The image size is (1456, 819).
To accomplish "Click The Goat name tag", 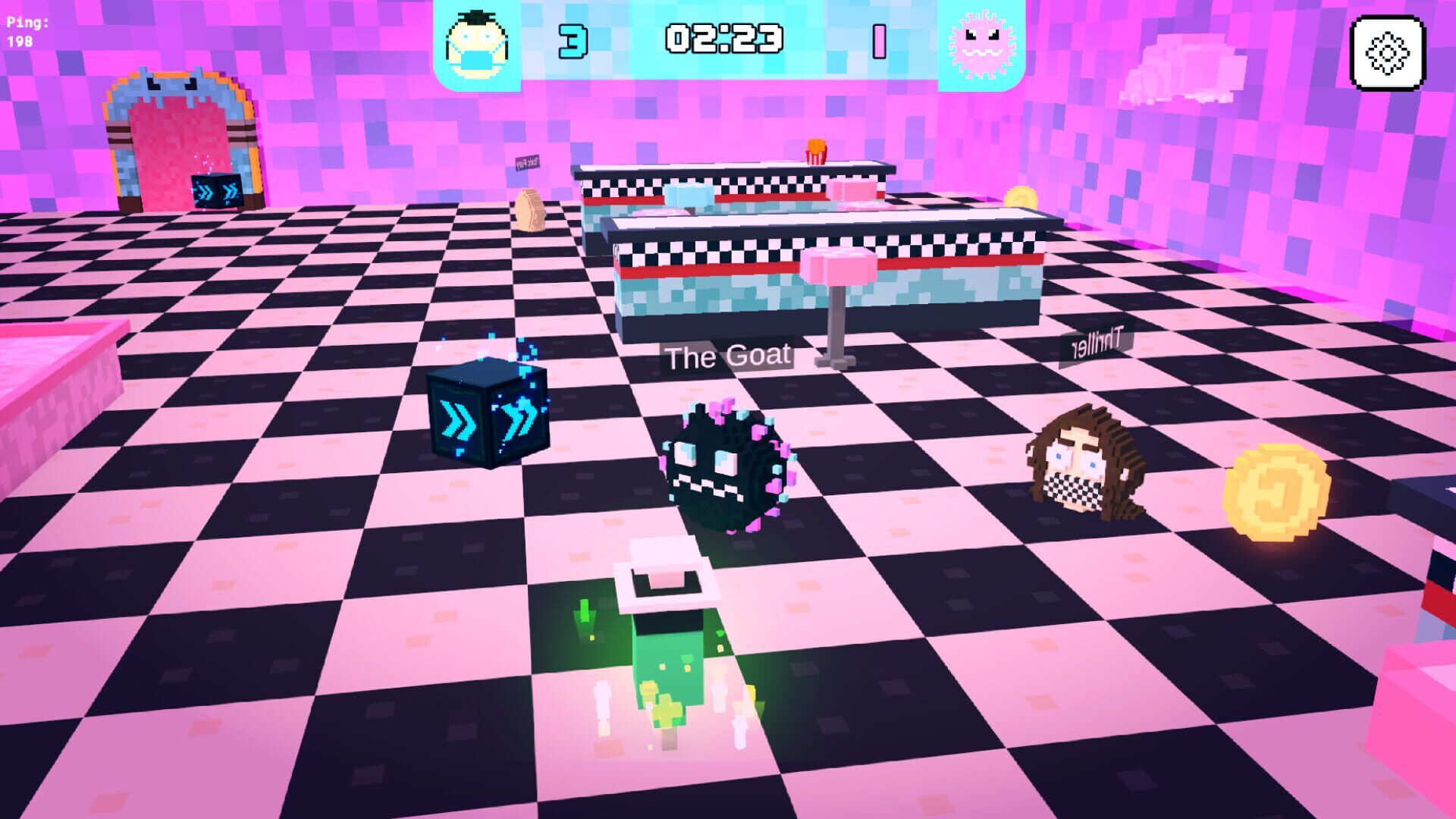I will pyautogui.click(x=726, y=353).
